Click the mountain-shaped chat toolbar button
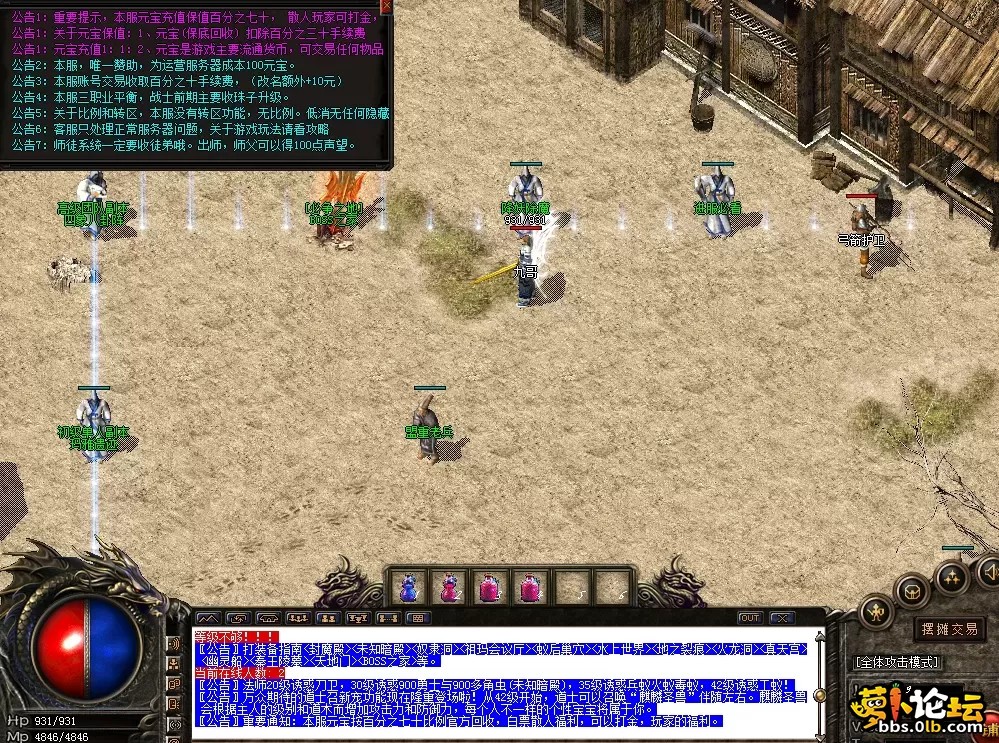 tap(209, 618)
